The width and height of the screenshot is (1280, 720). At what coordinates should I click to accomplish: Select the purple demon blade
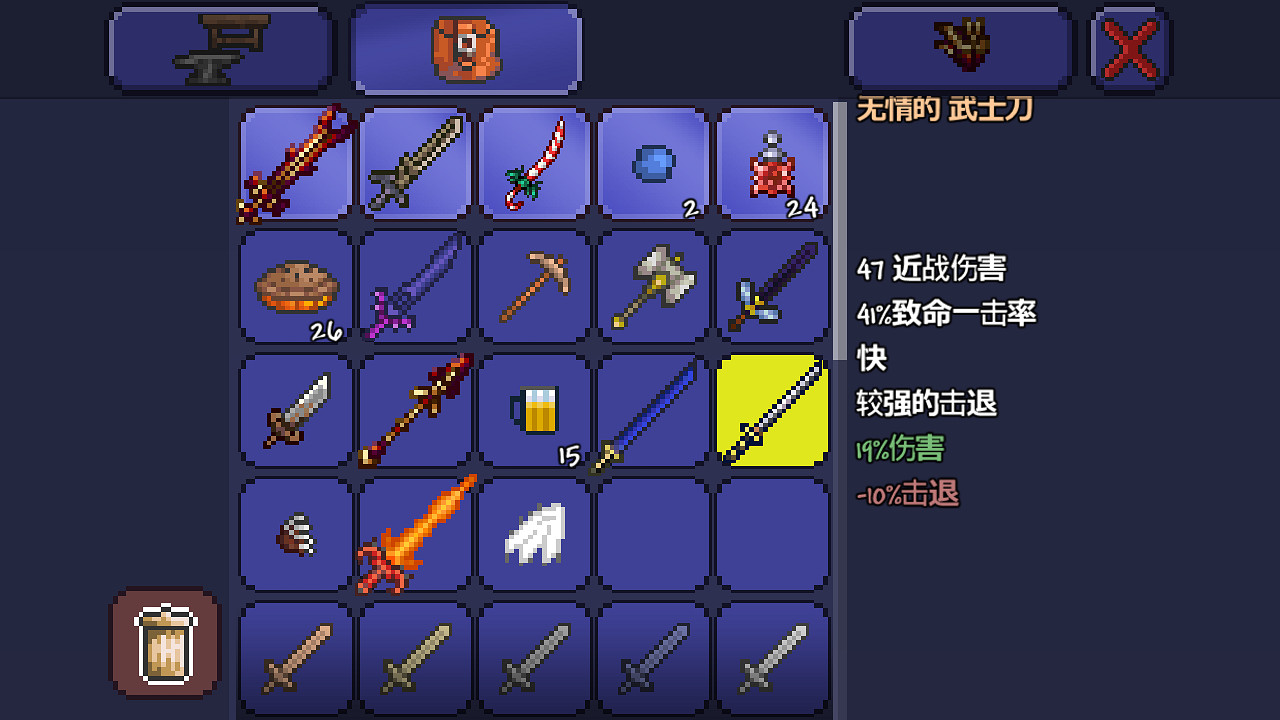(415, 287)
